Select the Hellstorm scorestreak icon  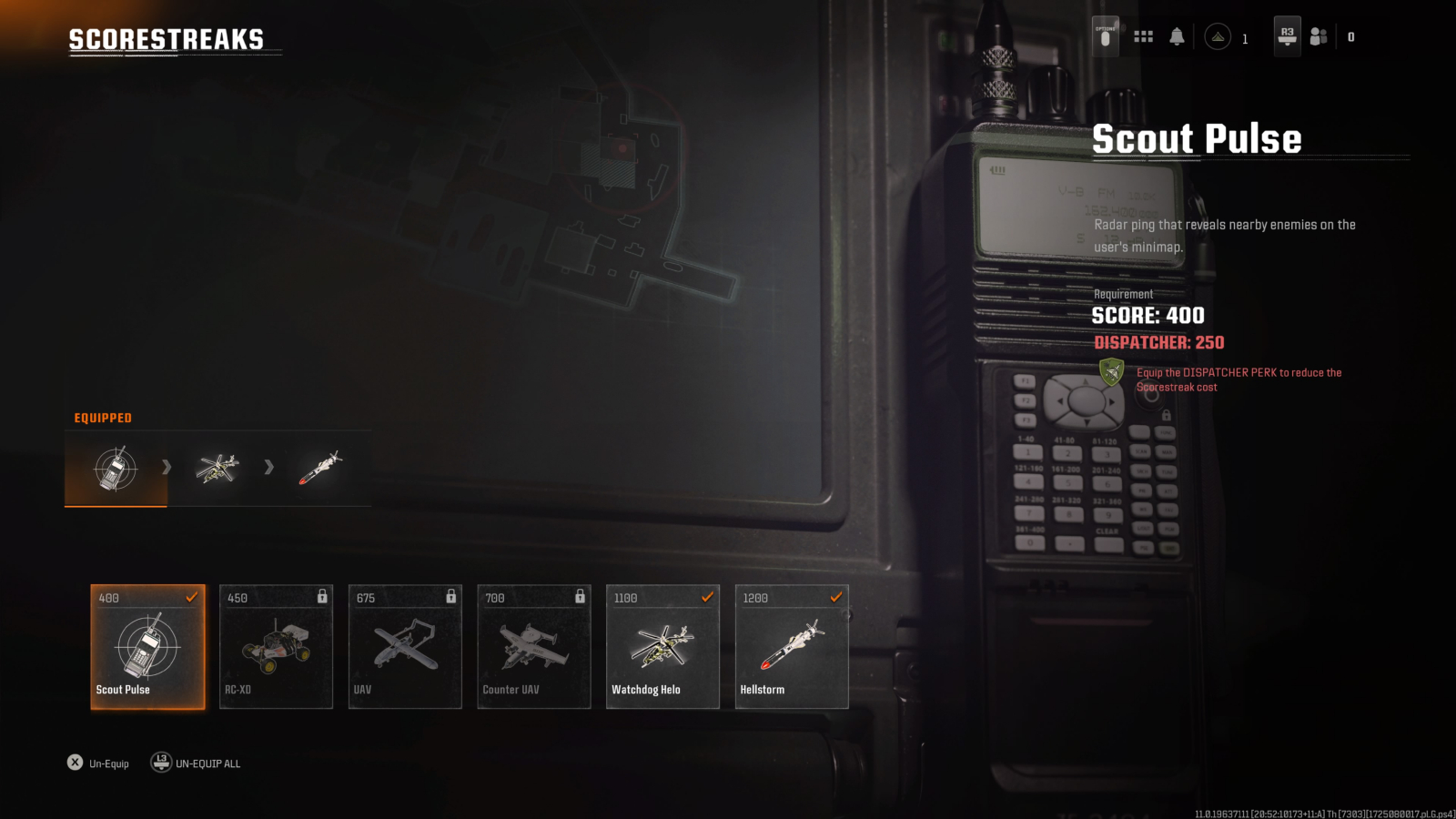[791, 646]
